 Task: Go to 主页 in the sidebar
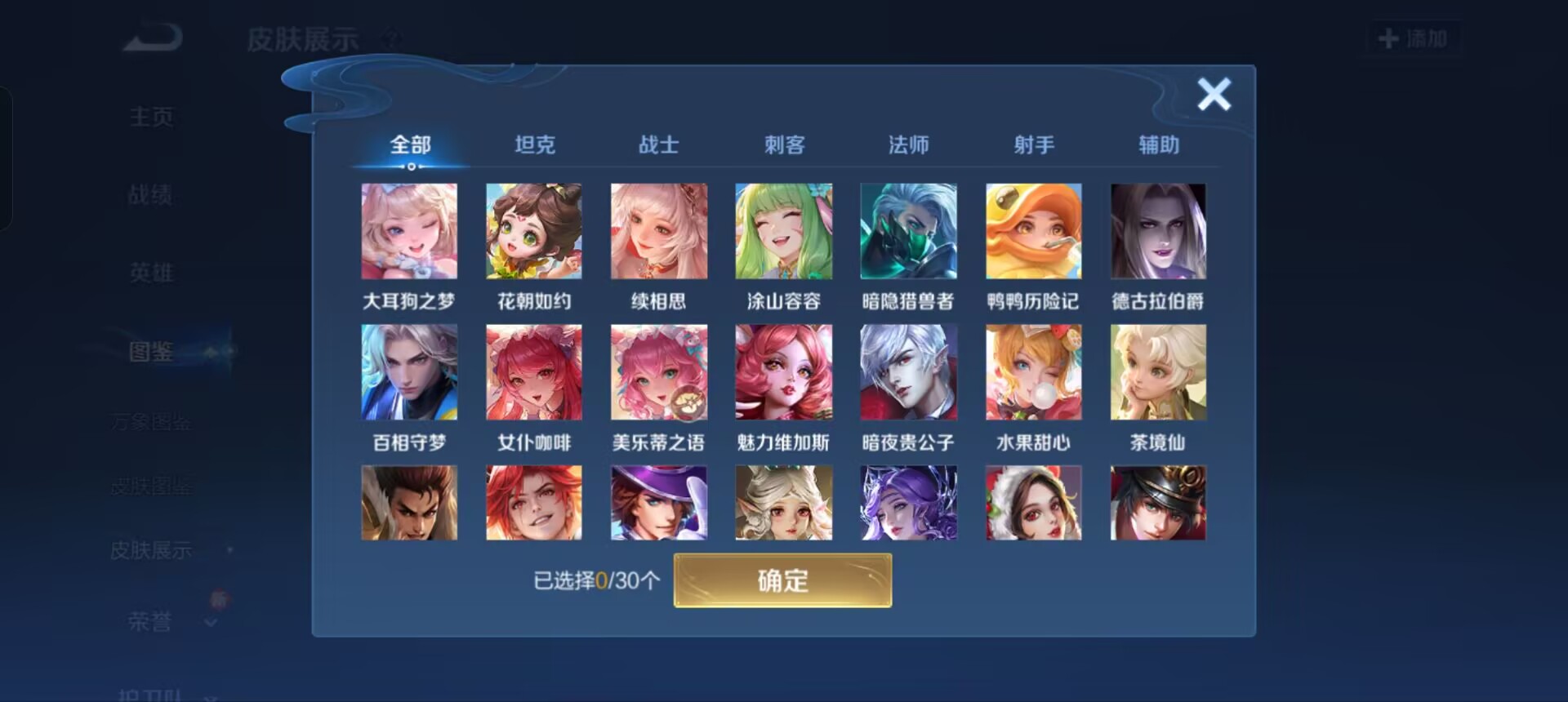[x=151, y=116]
